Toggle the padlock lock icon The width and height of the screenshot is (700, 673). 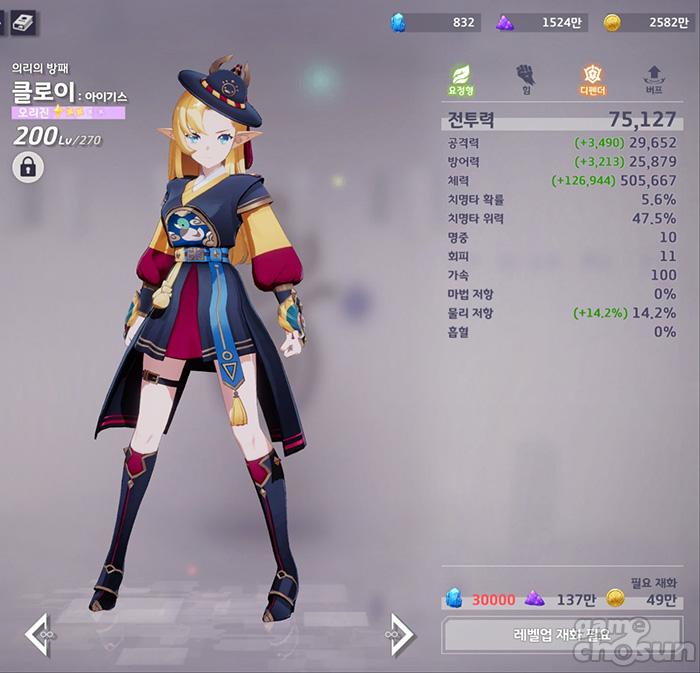pyautogui.click(x=28, y=168)
